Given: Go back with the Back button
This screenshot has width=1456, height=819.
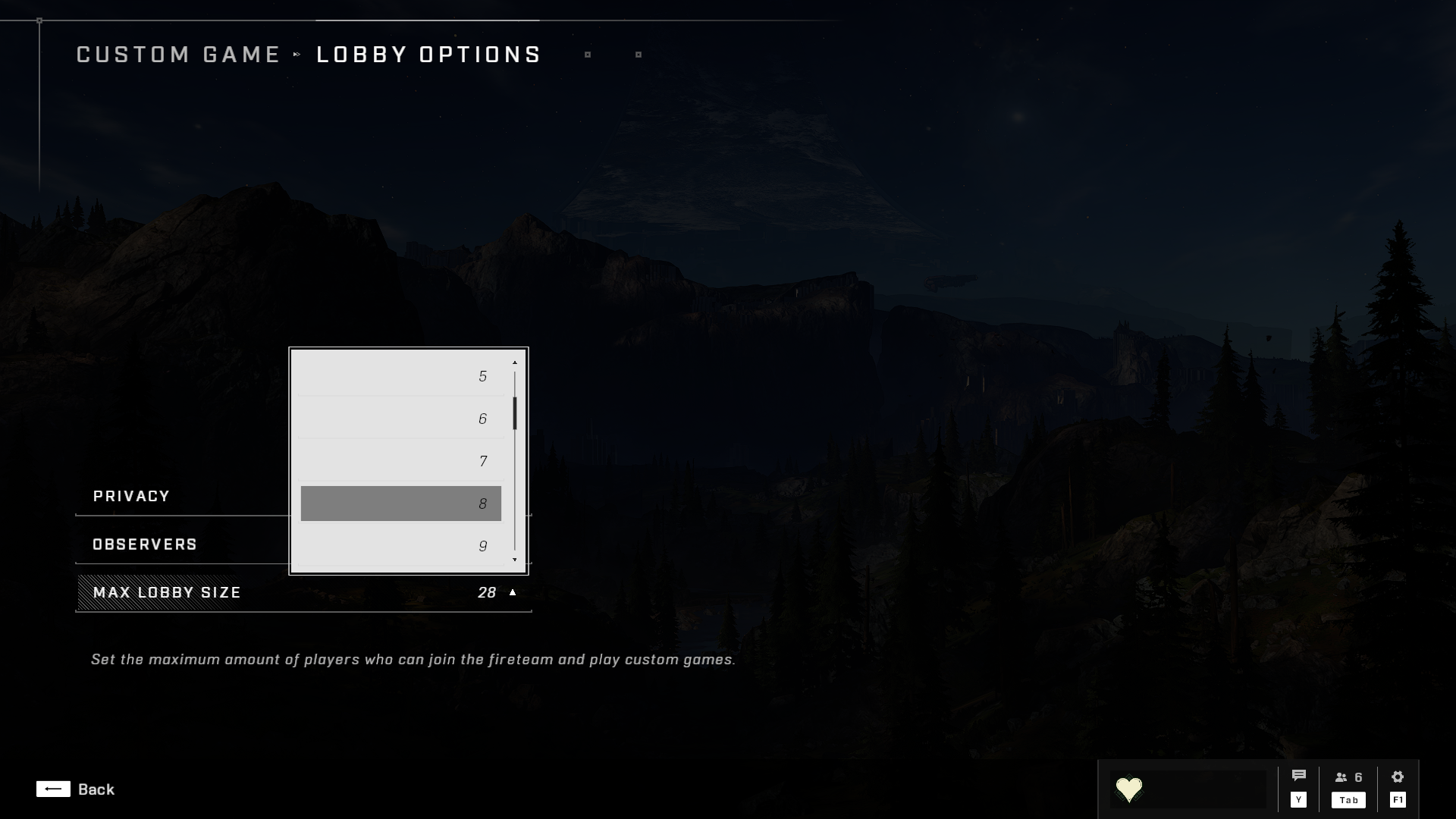Looking at the screenshot, I should click(x=75, y=789).
